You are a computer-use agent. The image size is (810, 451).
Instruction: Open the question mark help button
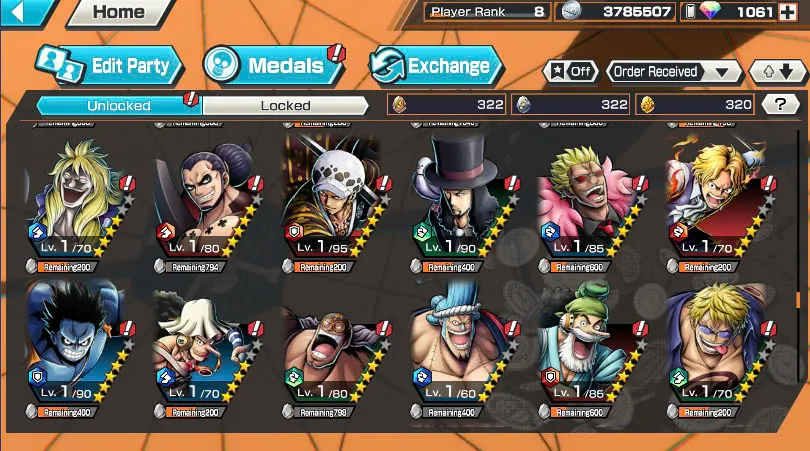tap(780, 103)
